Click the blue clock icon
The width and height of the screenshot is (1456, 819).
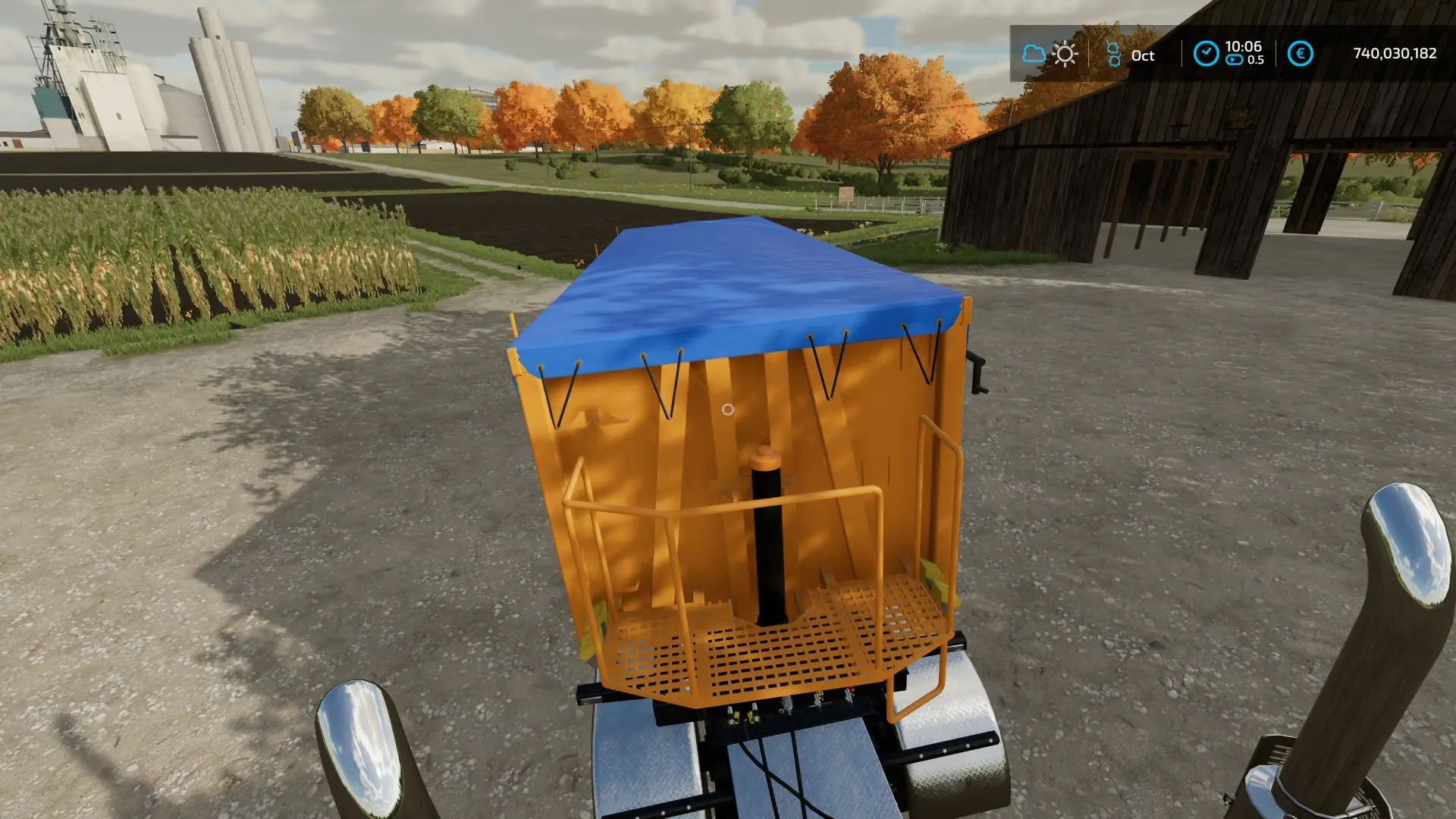tap(1207, 52)
